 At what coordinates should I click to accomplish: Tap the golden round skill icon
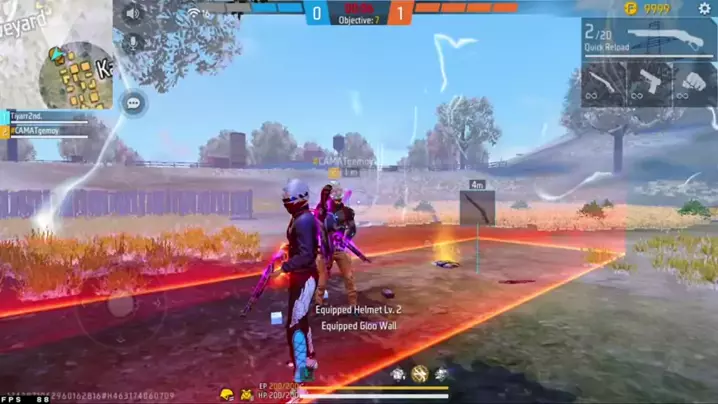(419, 373)
